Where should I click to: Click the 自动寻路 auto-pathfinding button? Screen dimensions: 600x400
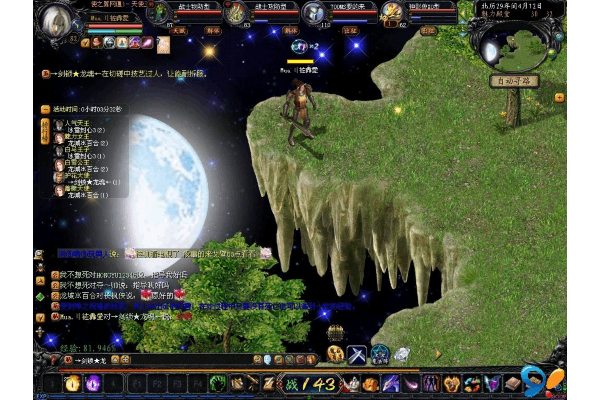click(515, 80)
